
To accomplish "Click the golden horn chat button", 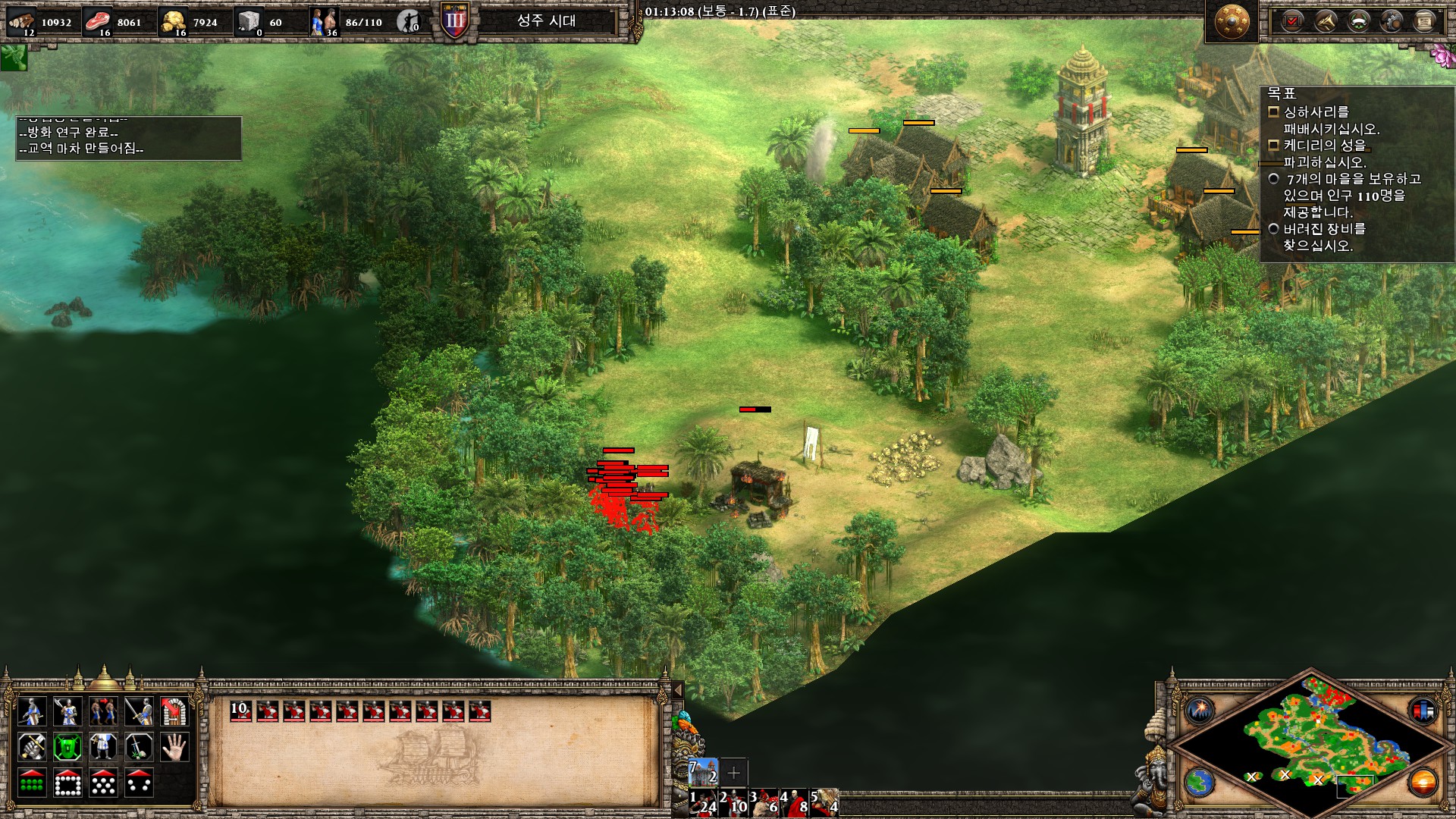I will click(1325, 21).
